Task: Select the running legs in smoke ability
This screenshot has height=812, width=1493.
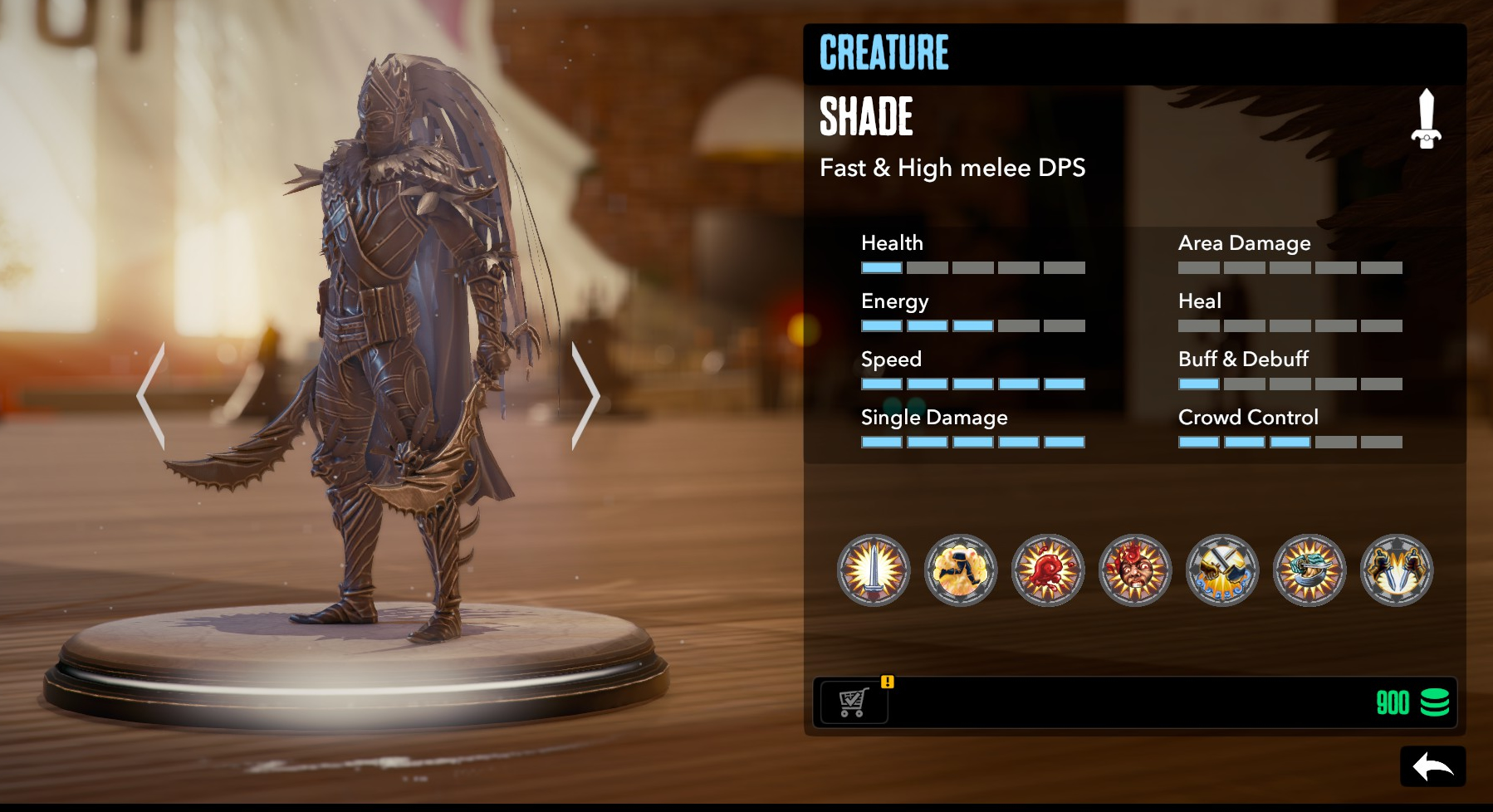Action: tap(961, 570)
